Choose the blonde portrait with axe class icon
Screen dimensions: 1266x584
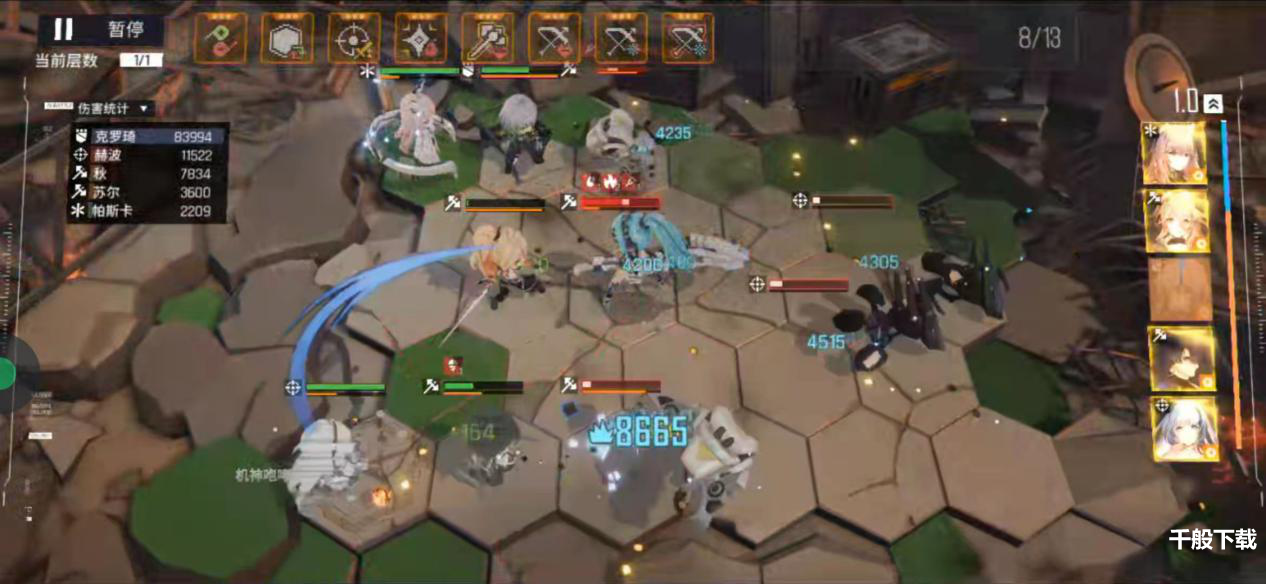coord(1175,221)
